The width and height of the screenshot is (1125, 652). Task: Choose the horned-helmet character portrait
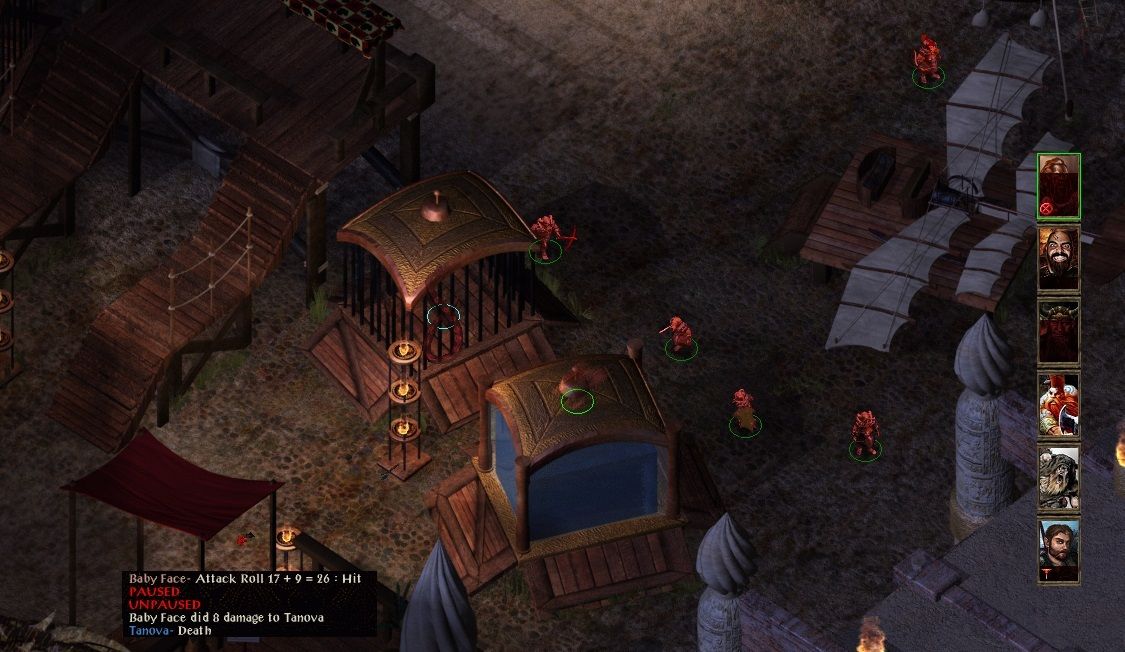(x=1058, y=331)
